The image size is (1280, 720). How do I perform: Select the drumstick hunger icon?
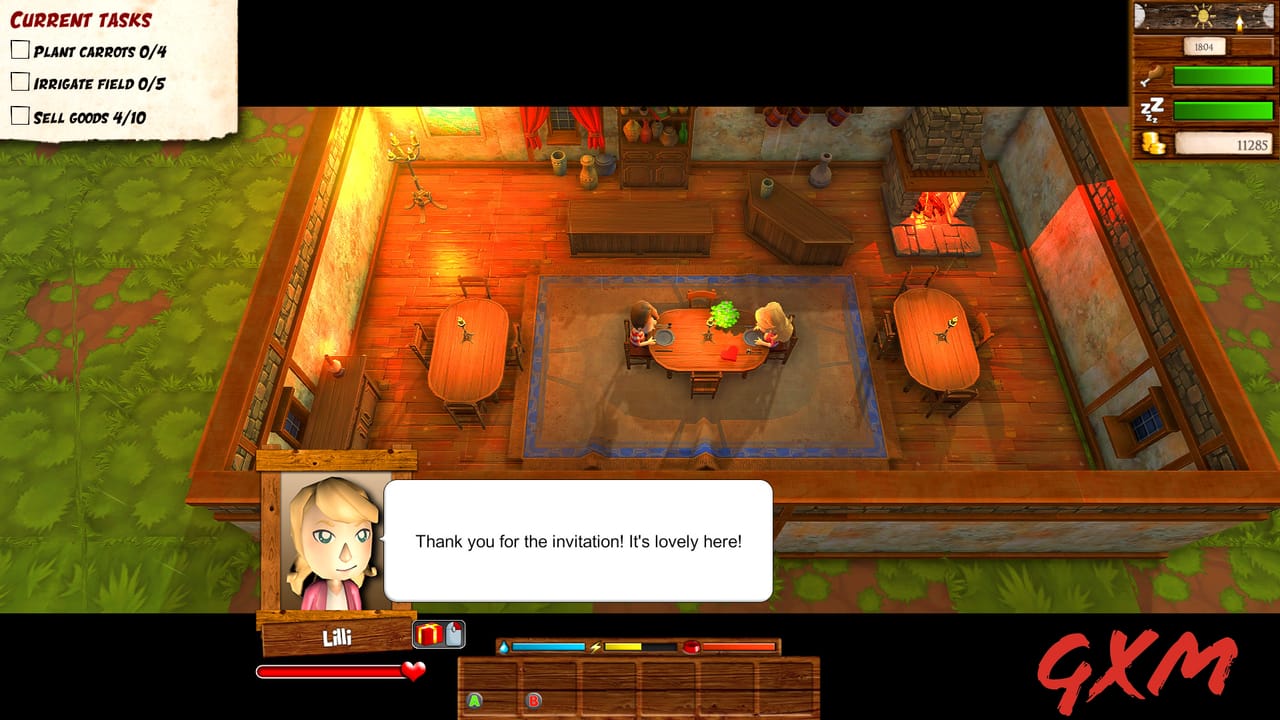pyautogui.click(x=1154, y=74)
